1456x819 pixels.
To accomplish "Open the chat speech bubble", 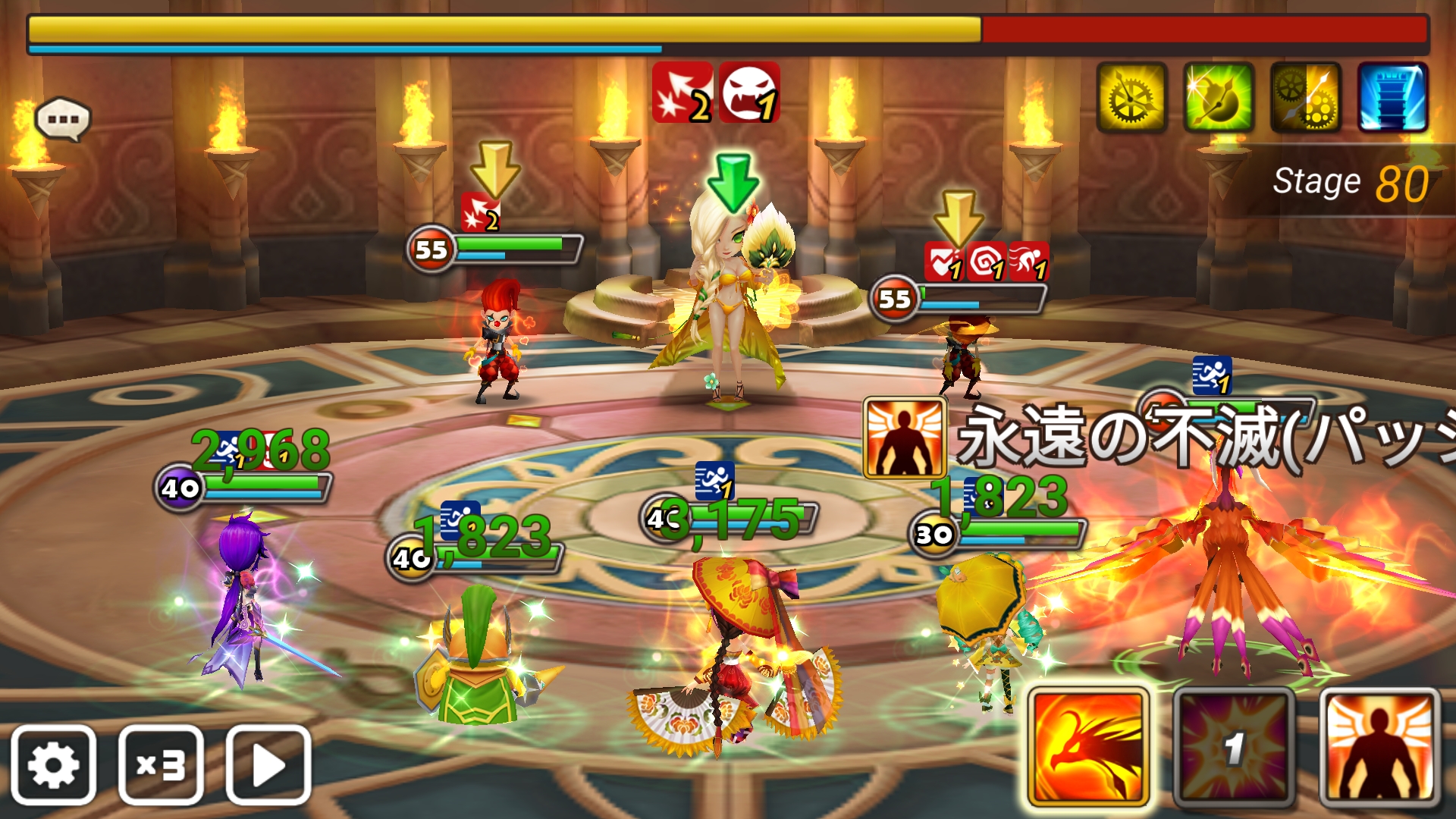I will [63, 120].
